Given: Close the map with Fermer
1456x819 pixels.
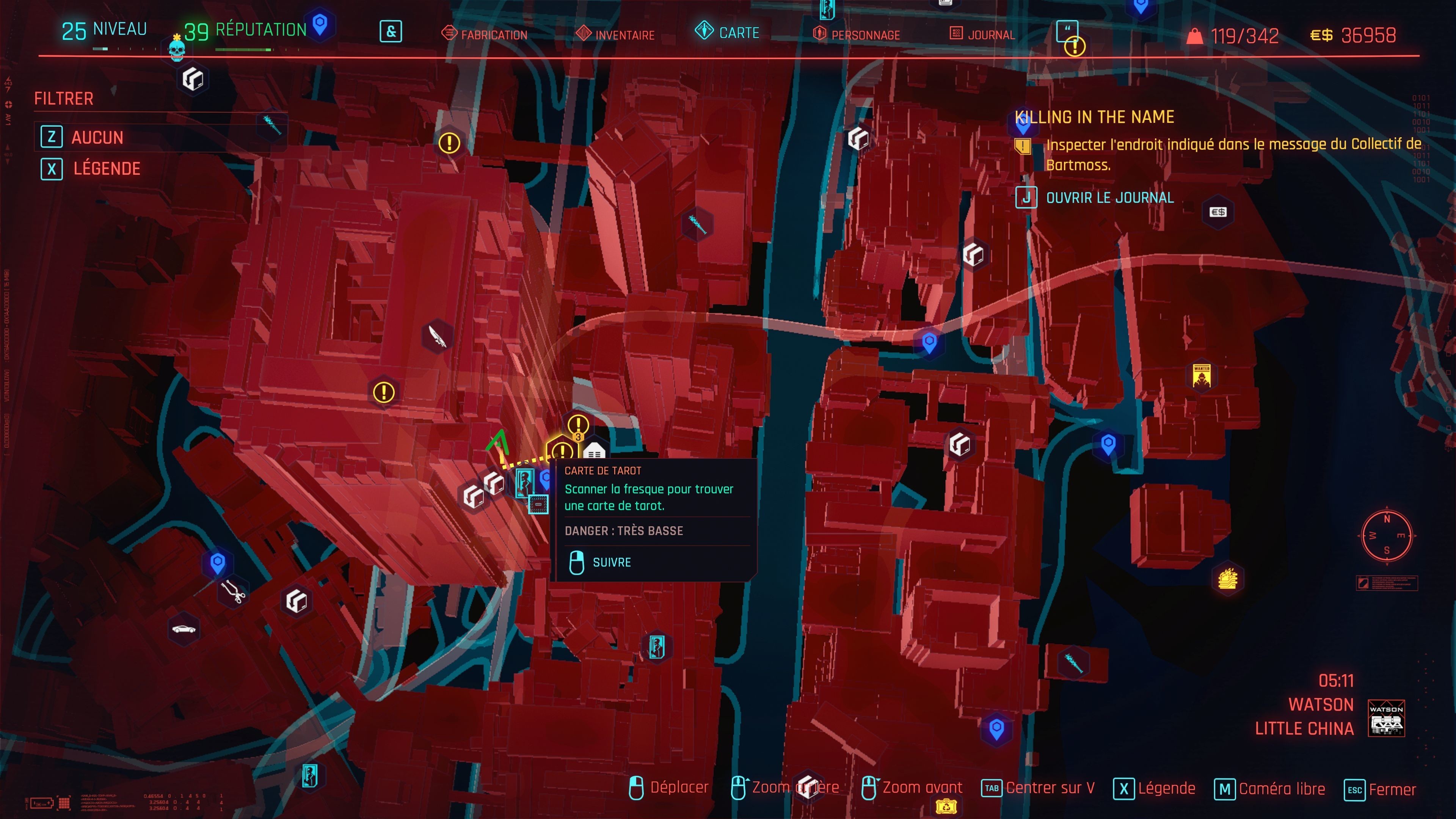Looking at the screenshot, I should 1391,789.
